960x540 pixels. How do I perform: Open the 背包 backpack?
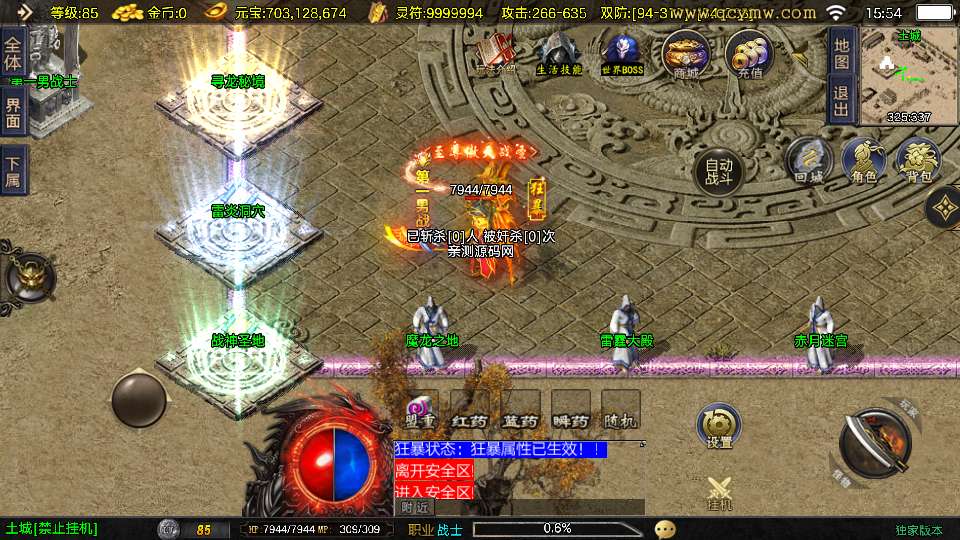(x=918, y=162)
